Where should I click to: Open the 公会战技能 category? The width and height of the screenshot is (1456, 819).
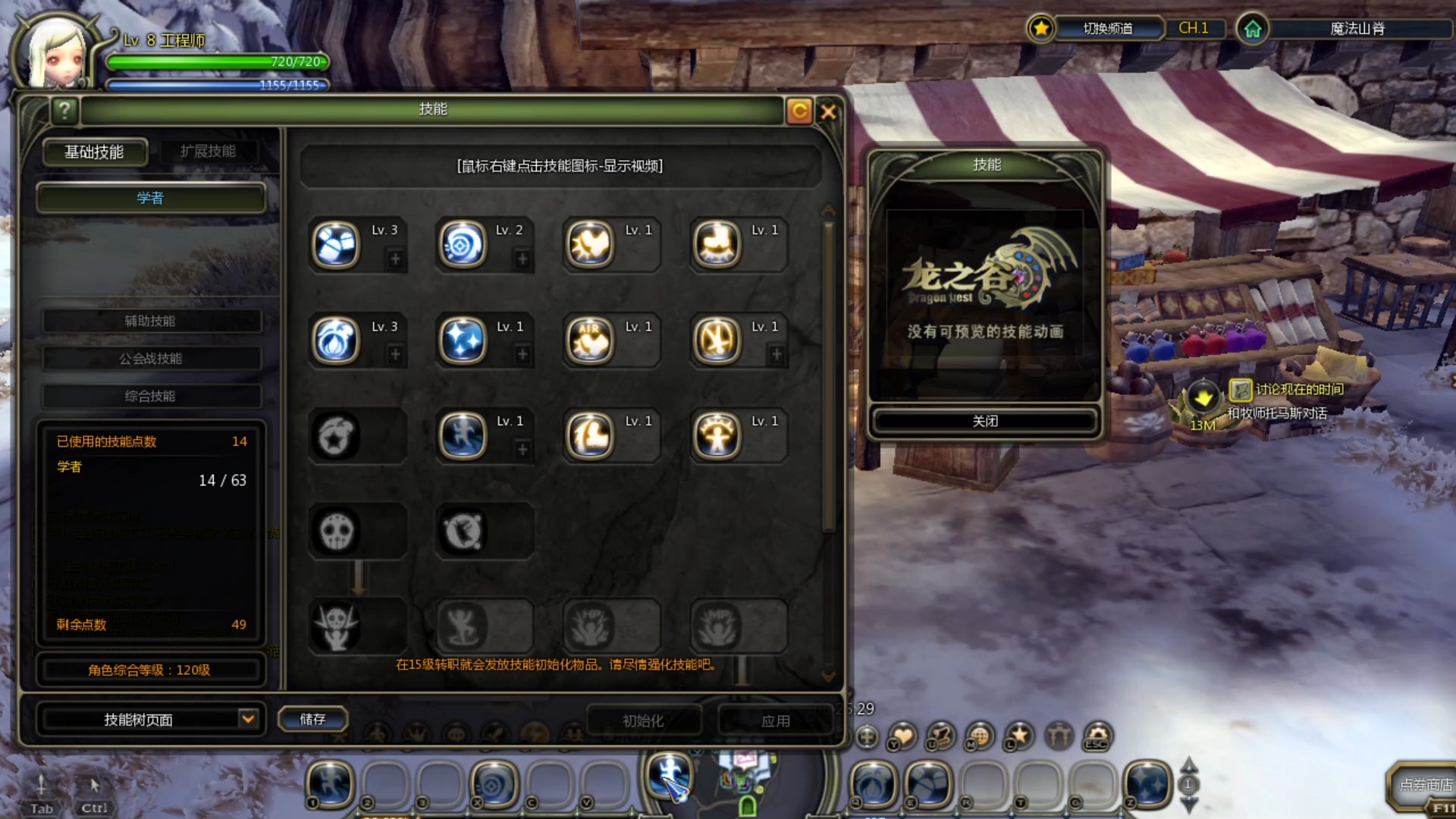(150, 358)
